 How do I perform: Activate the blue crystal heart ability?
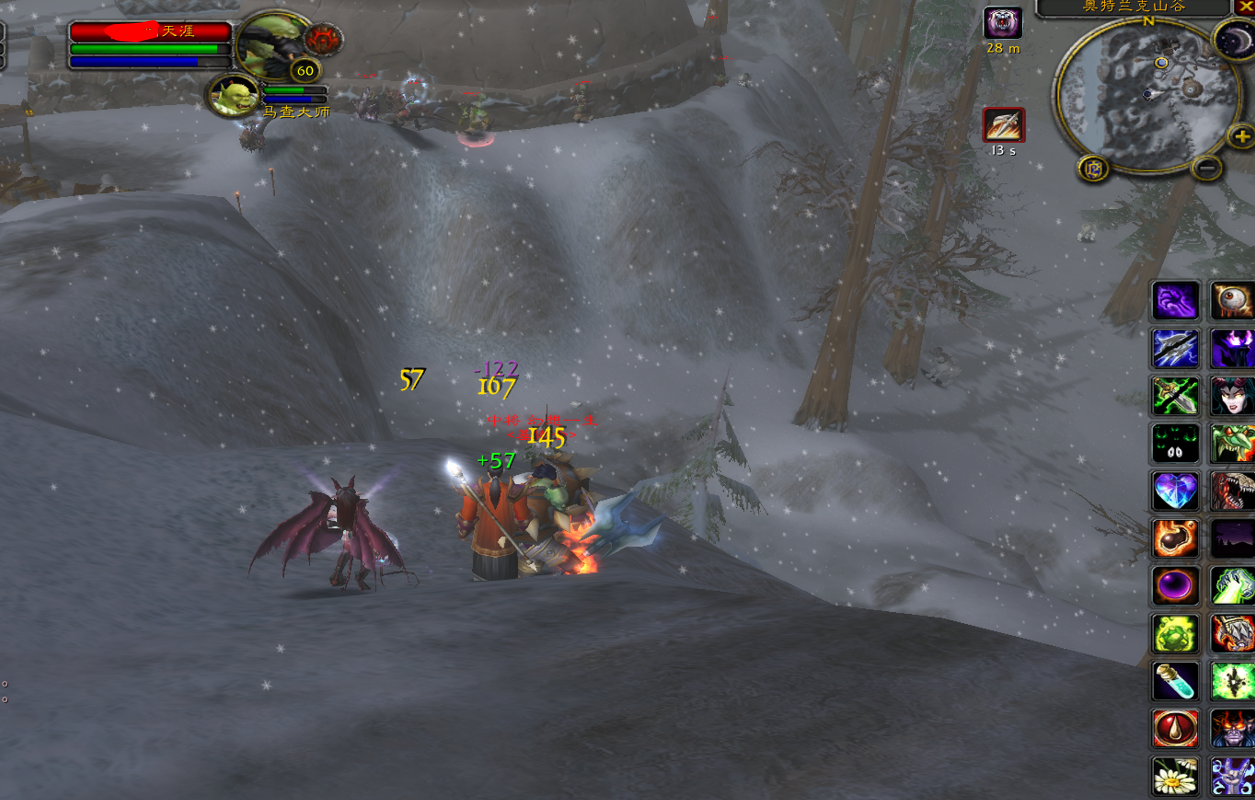[x=1175, y=491]
